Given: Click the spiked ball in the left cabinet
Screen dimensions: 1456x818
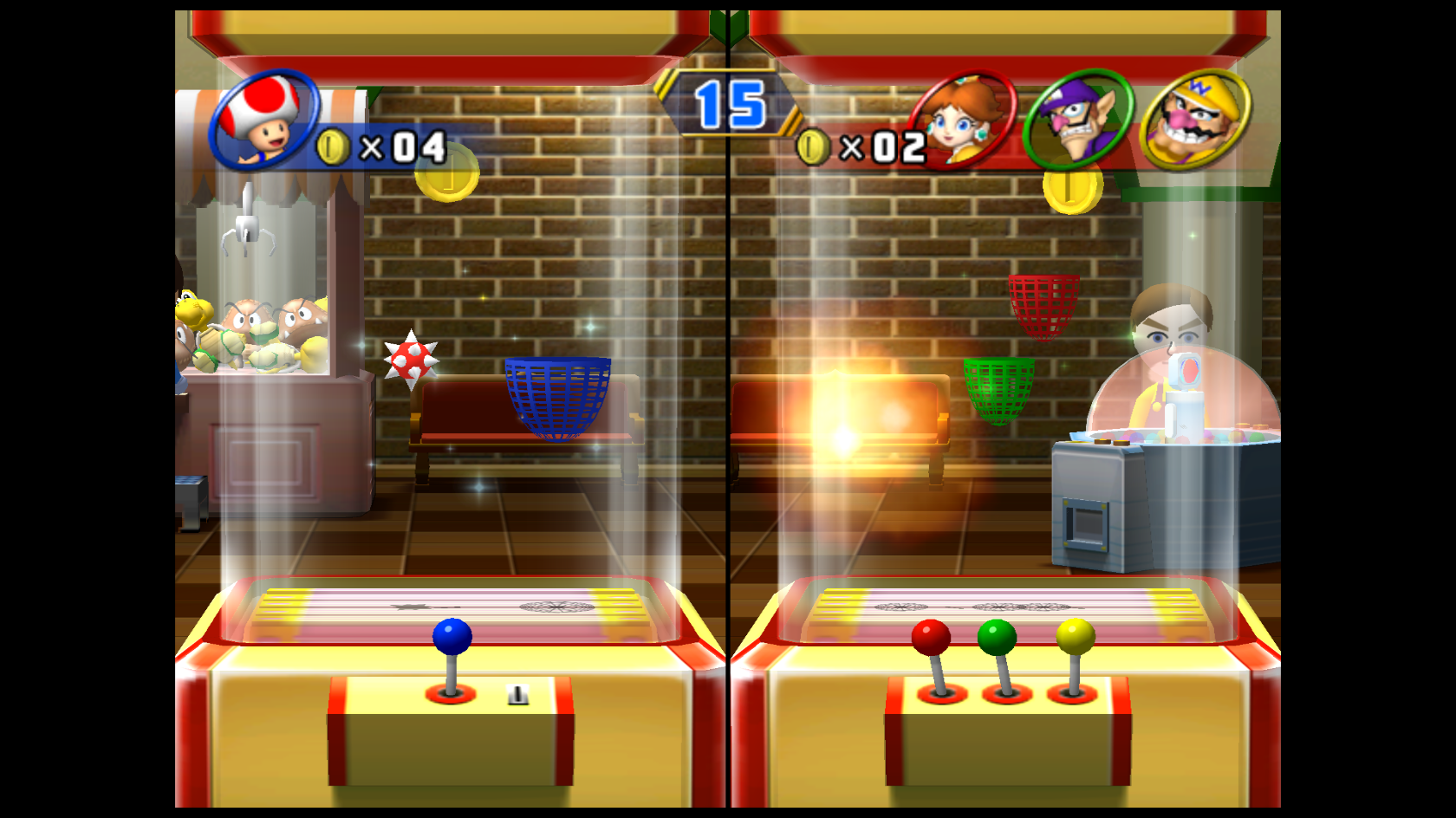Looking at the screenshot, I should point(413,359).
